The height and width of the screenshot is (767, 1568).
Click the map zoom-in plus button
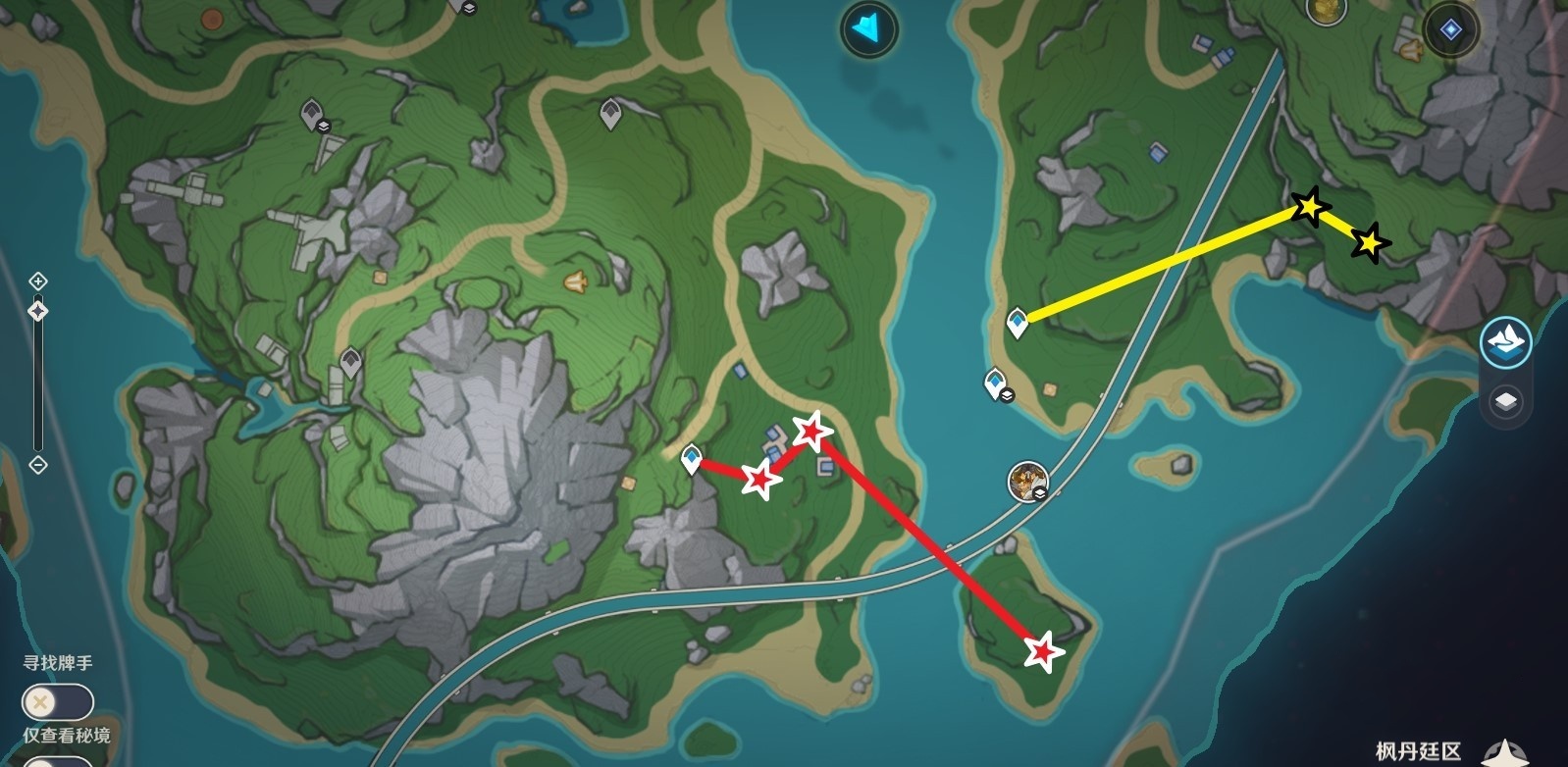tap(38, 281)
